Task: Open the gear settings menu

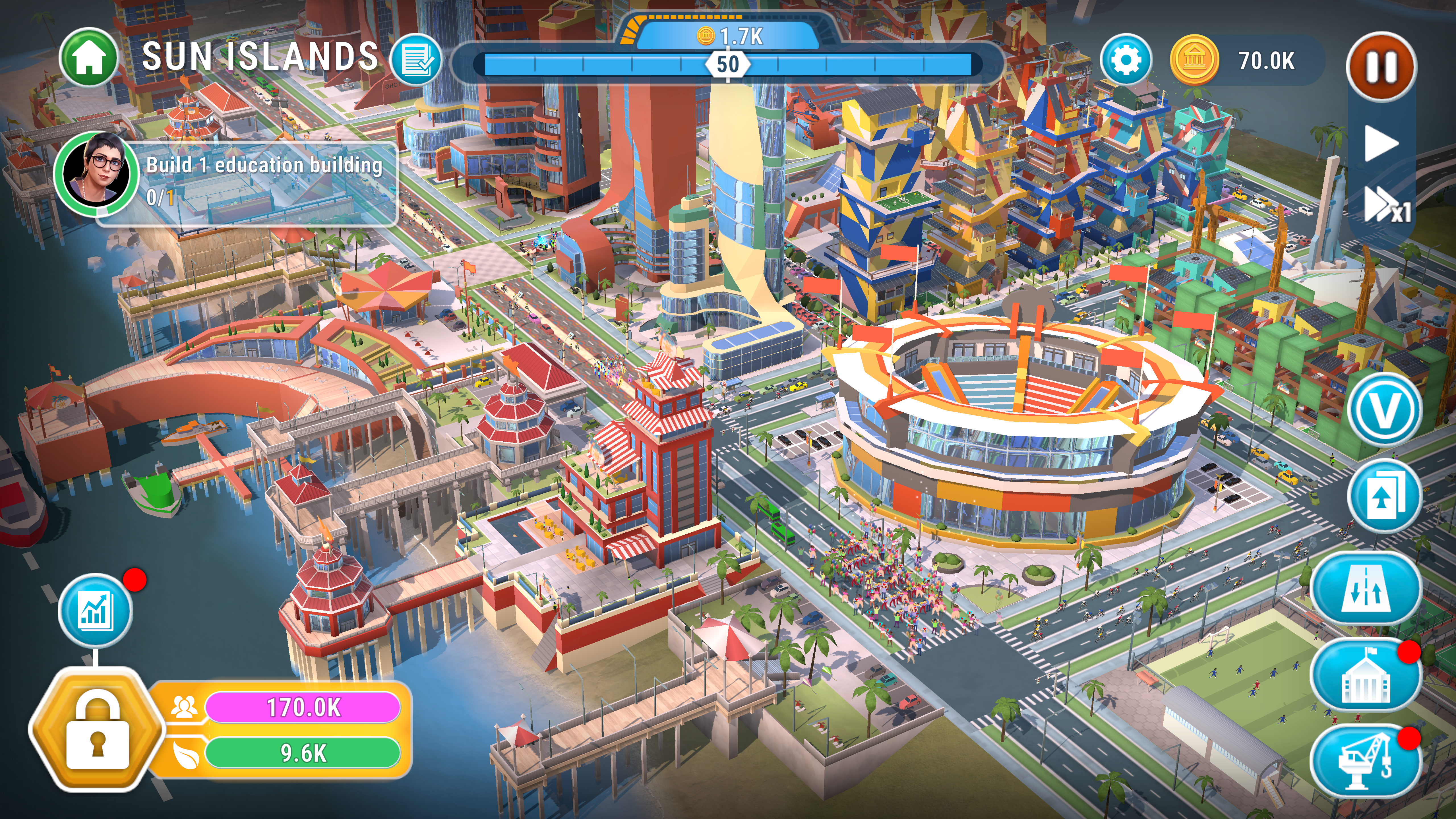Action: tap(1125, 60)
